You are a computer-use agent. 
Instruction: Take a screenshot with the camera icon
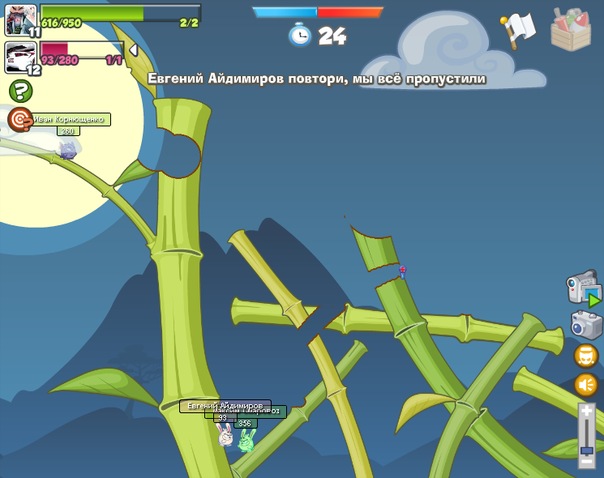tap(585, 325)
